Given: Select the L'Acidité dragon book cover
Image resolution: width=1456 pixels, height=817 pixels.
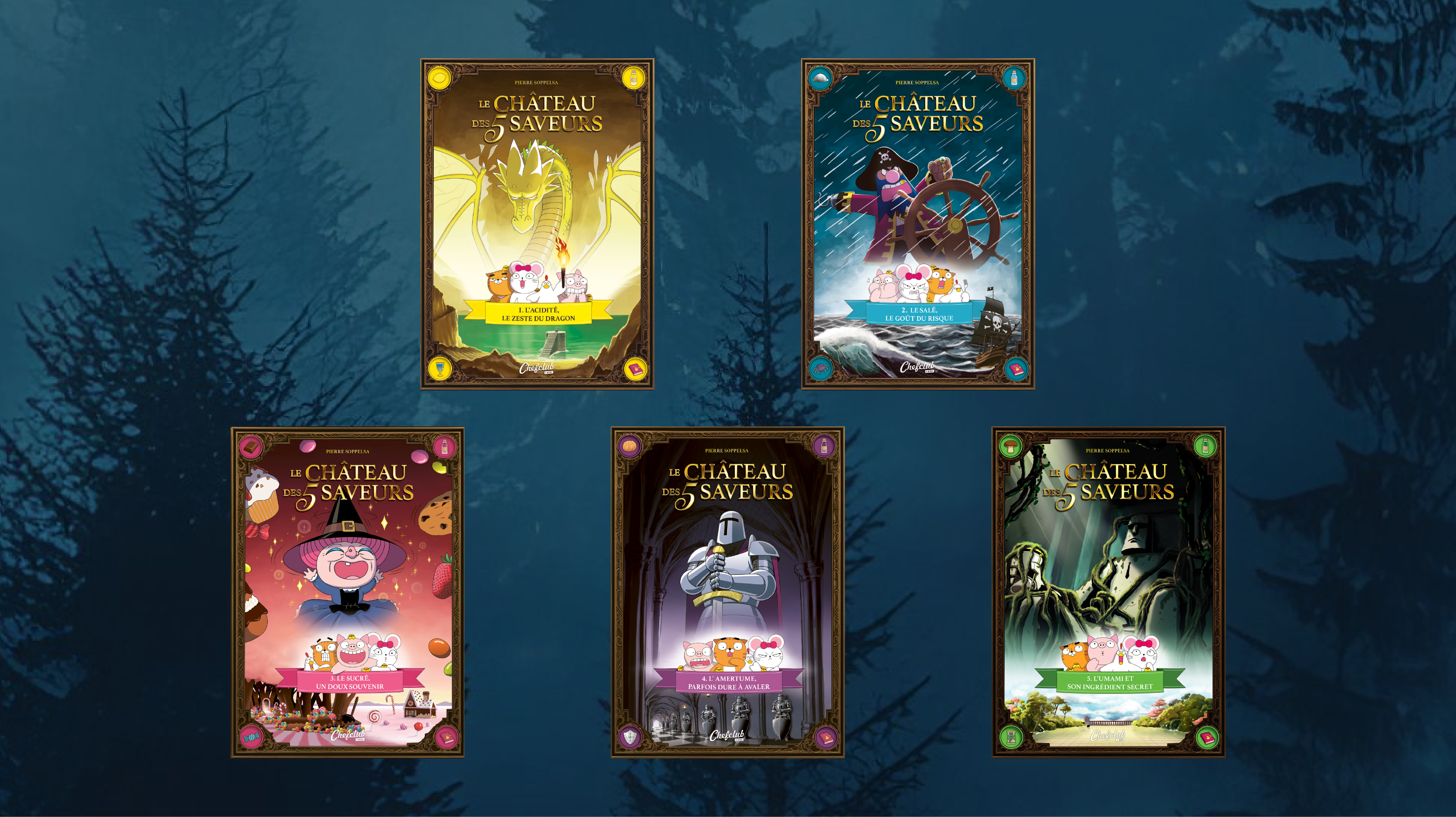Looking at the screenshot, I should (537, 224).
